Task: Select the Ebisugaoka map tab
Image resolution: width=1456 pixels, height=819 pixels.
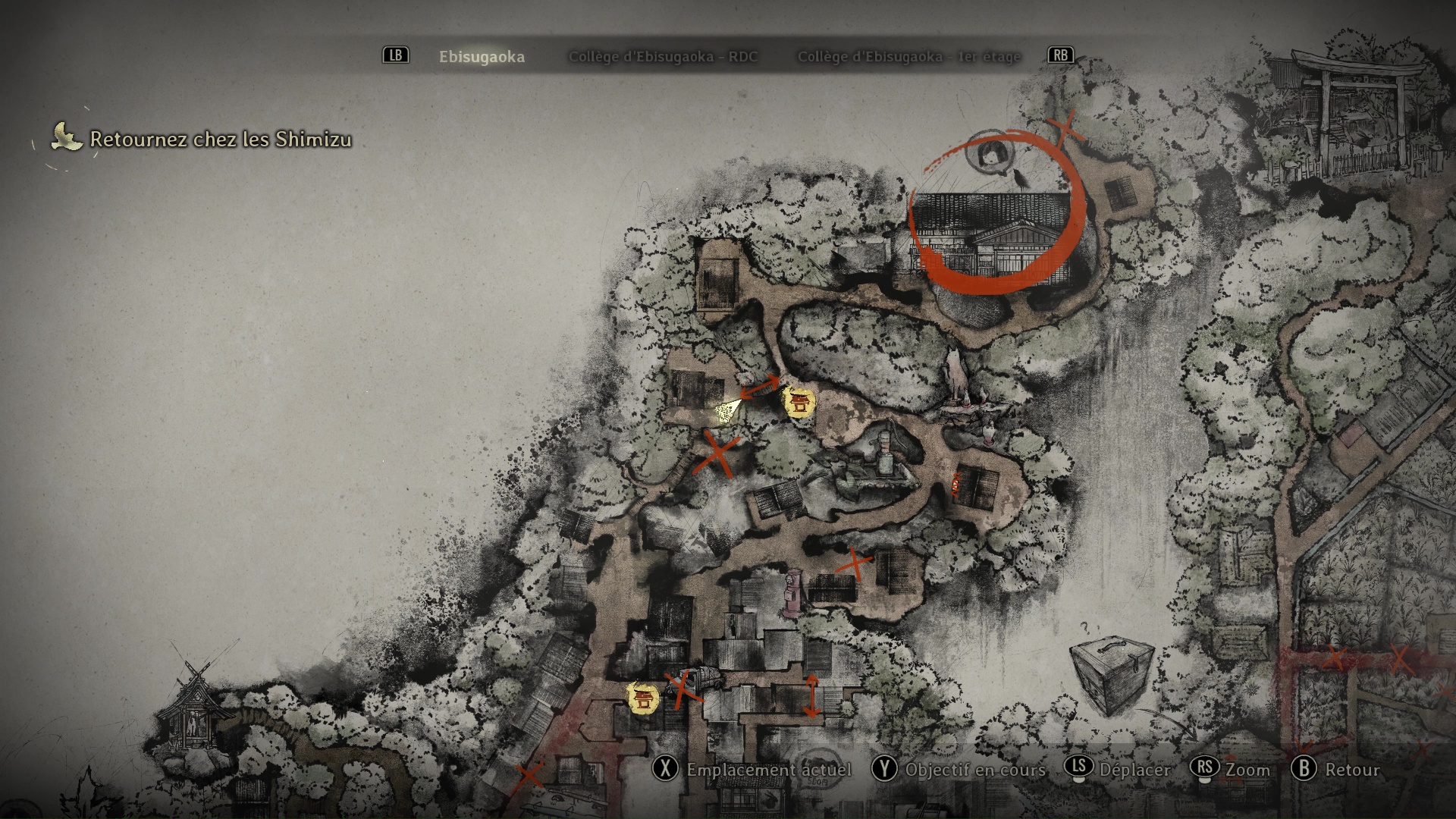Action: (x=482, y=57)
